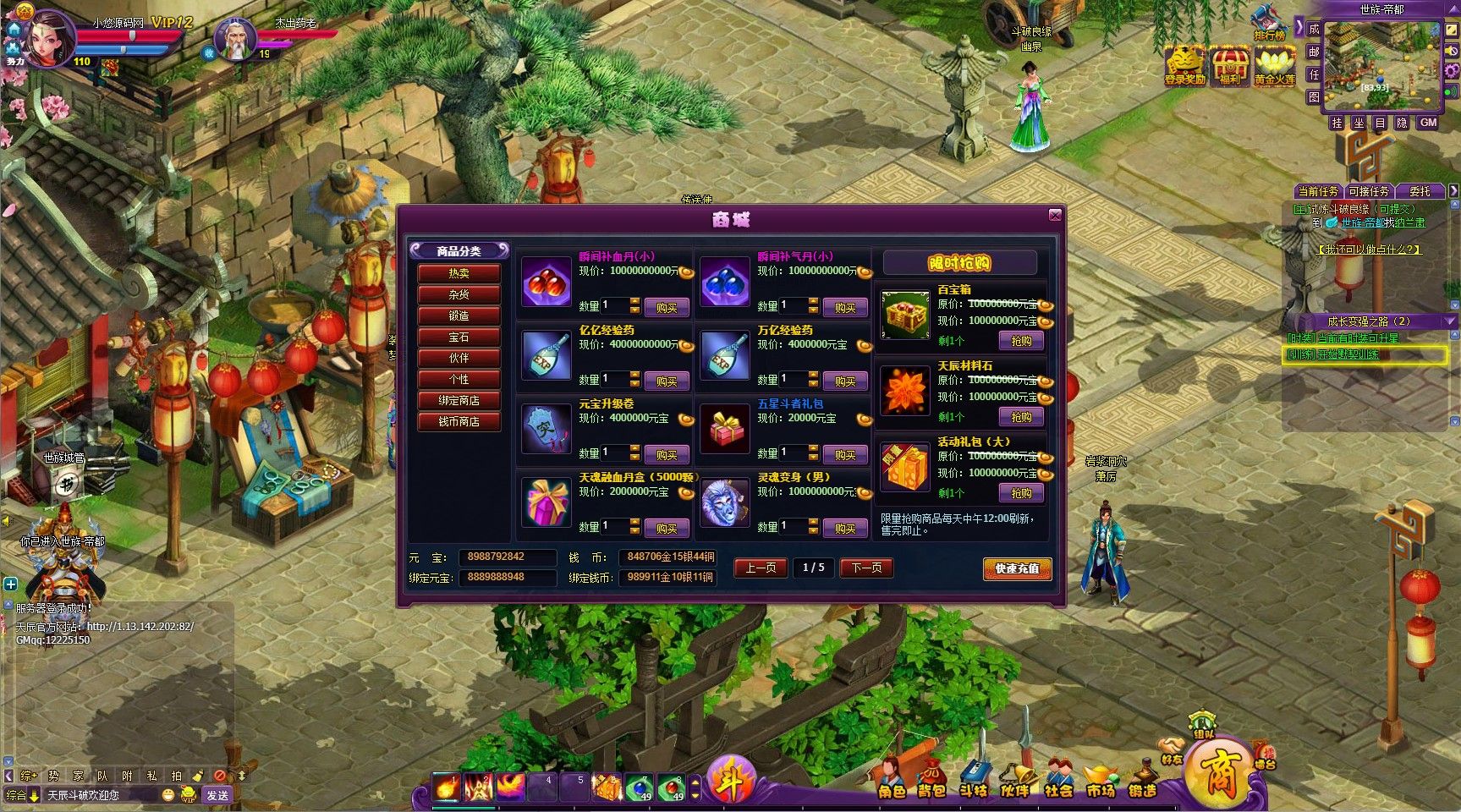Click the 发送 chat send button
The image size is (1461, 812).
(217, 795)
